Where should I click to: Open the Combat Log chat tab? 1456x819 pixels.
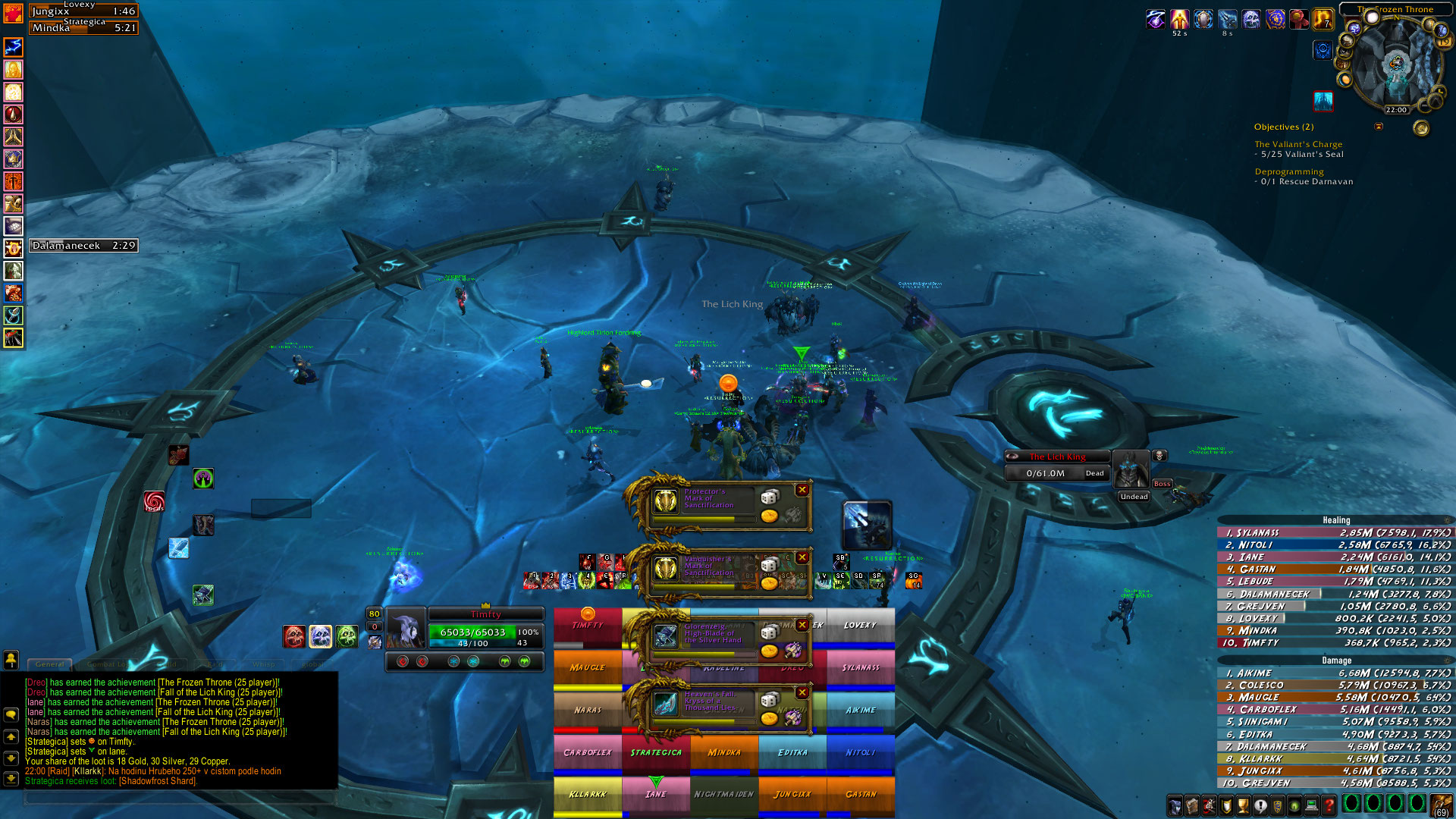coord(106,664)
